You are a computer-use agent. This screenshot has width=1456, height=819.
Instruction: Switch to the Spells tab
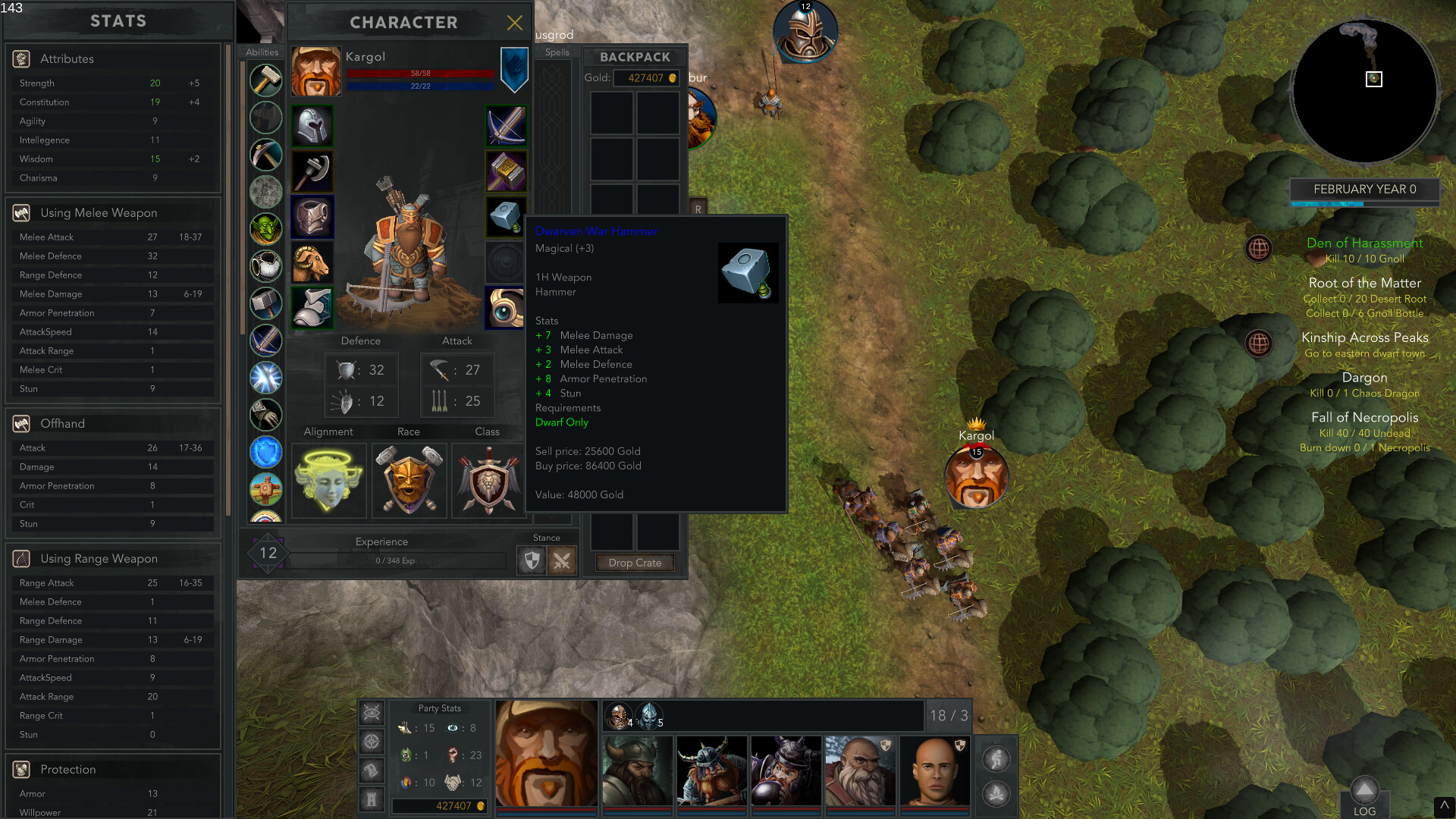click(x=558, y=52)
